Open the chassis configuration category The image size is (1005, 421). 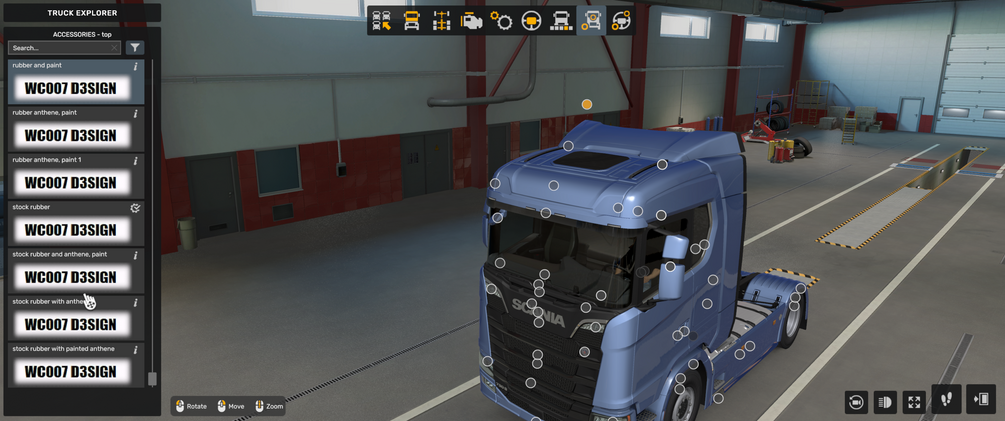[x=441, y=21]
